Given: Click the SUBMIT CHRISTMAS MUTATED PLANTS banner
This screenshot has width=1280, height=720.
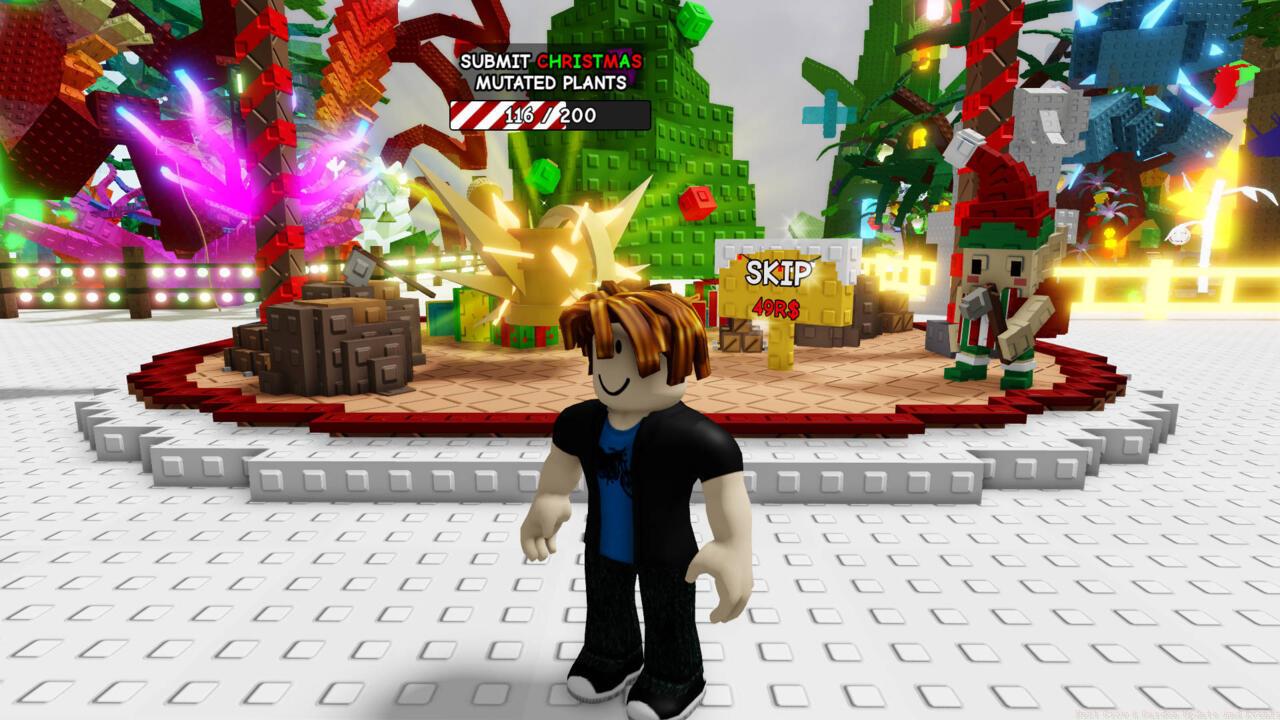Looking at the screenshot, I should tap(548, 70).
